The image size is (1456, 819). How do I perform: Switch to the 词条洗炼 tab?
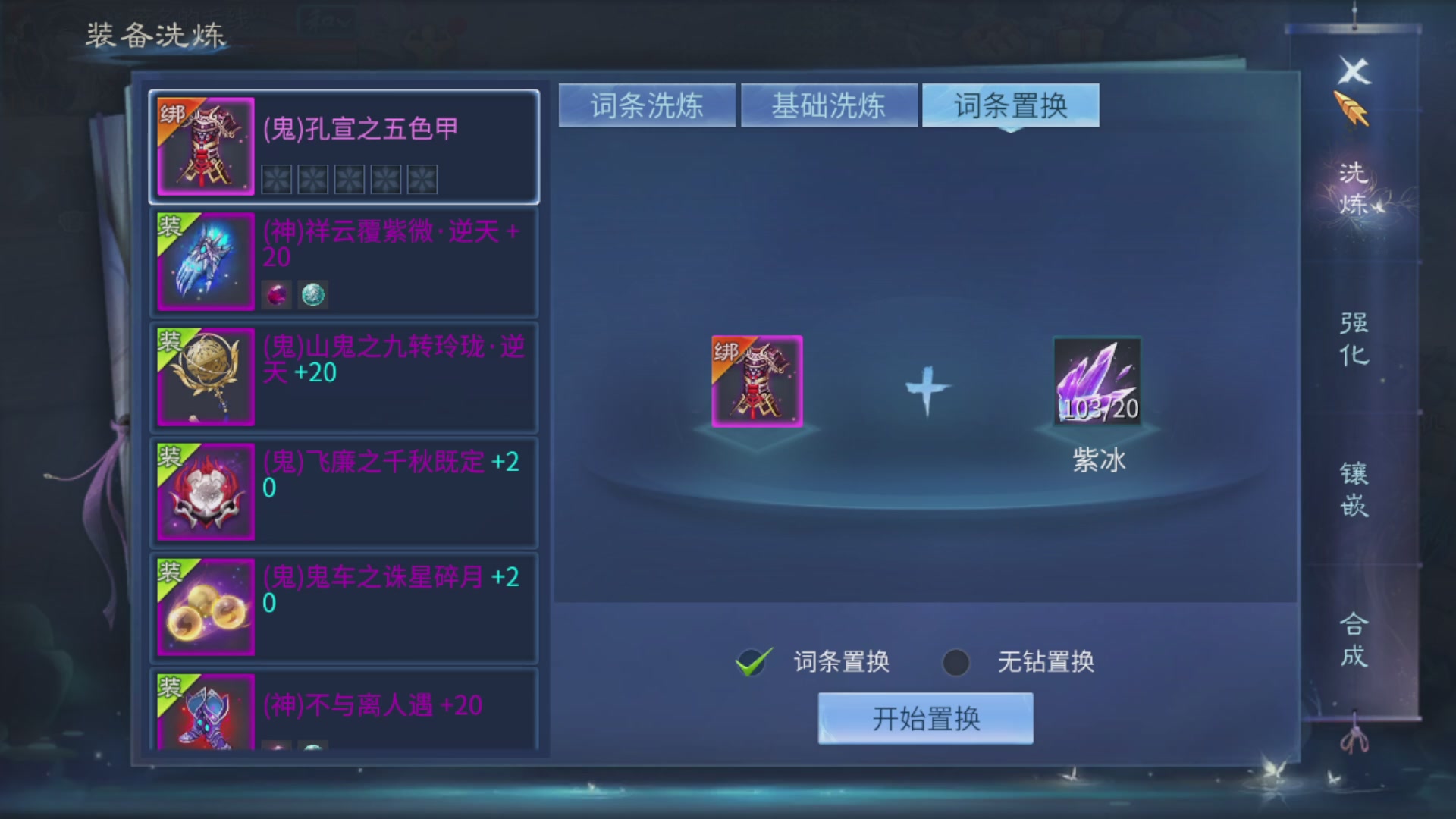coord(646,107)
